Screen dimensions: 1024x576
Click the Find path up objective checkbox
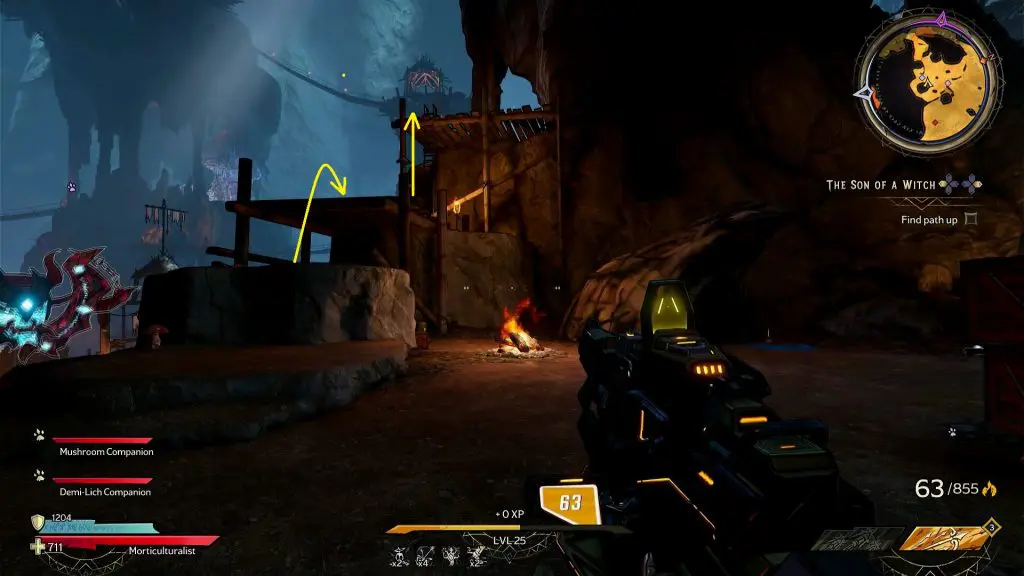(x=969, y=219)
